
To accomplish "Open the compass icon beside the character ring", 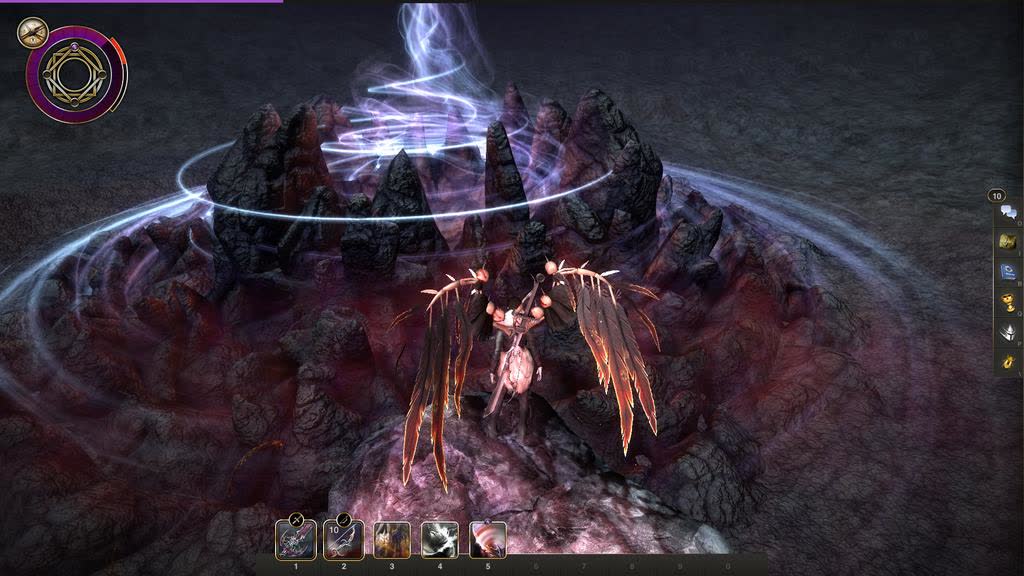I will (32, 32).
